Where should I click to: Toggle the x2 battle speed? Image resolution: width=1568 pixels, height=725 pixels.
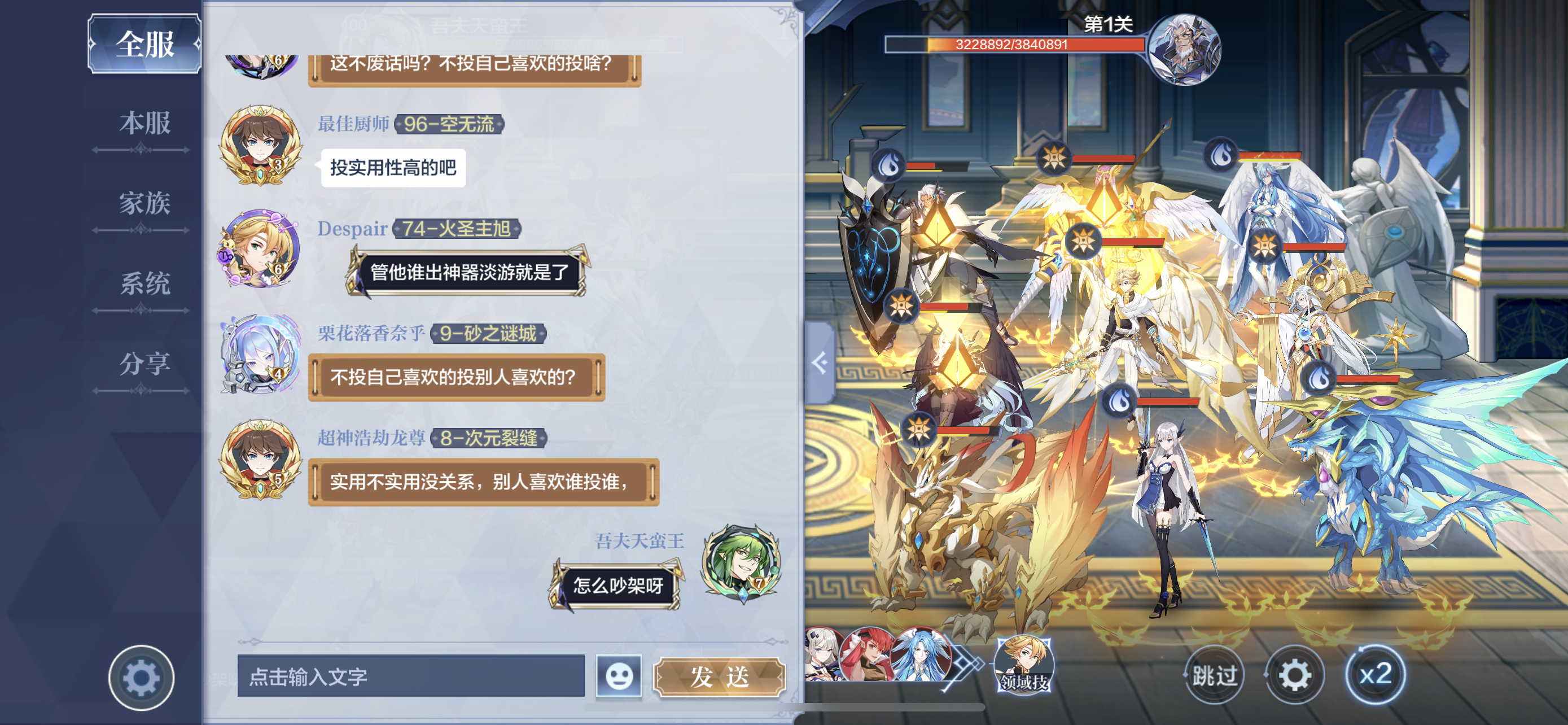click(1375, 675)
